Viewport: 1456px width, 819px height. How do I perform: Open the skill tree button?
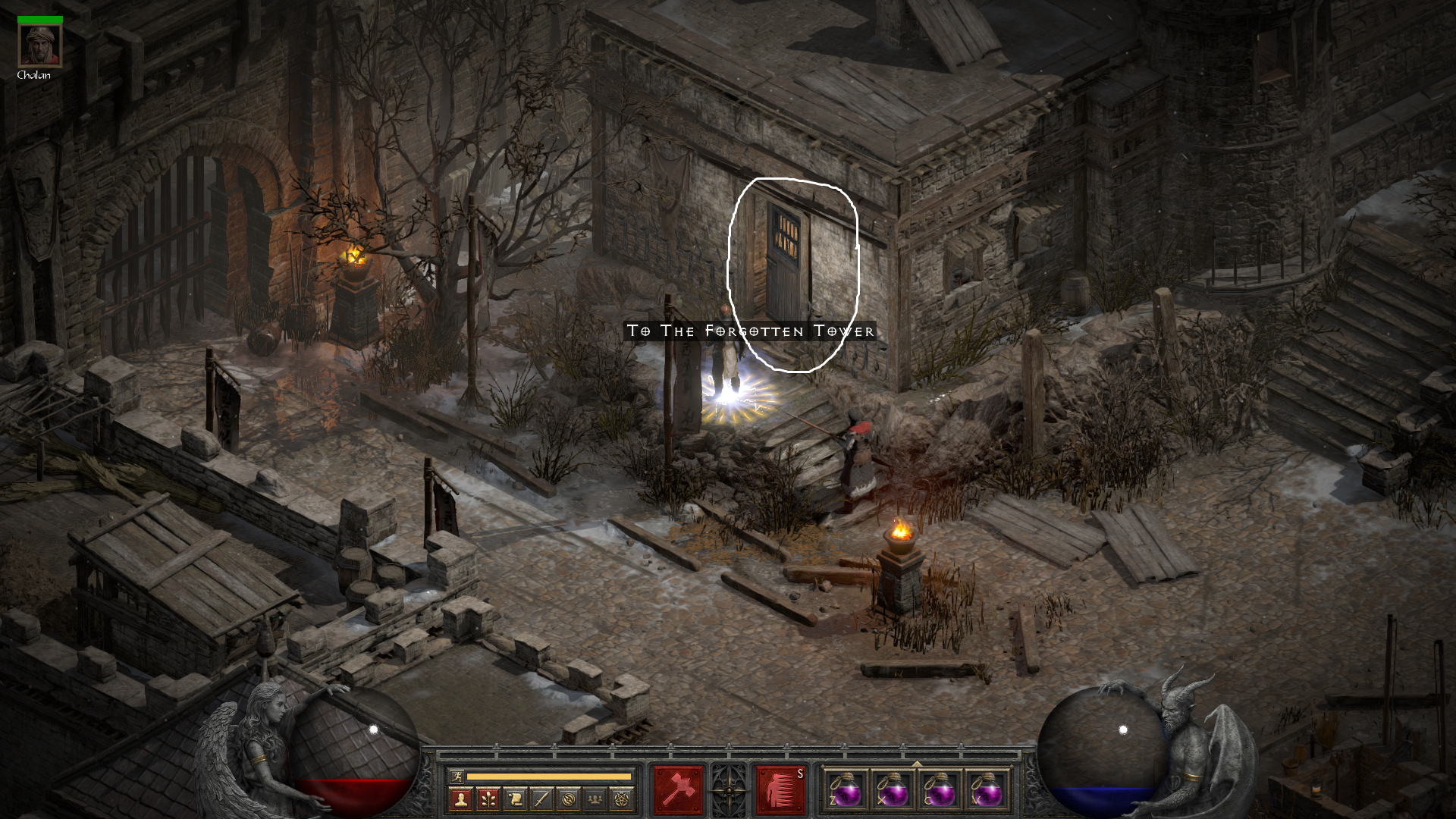point(487,799)
